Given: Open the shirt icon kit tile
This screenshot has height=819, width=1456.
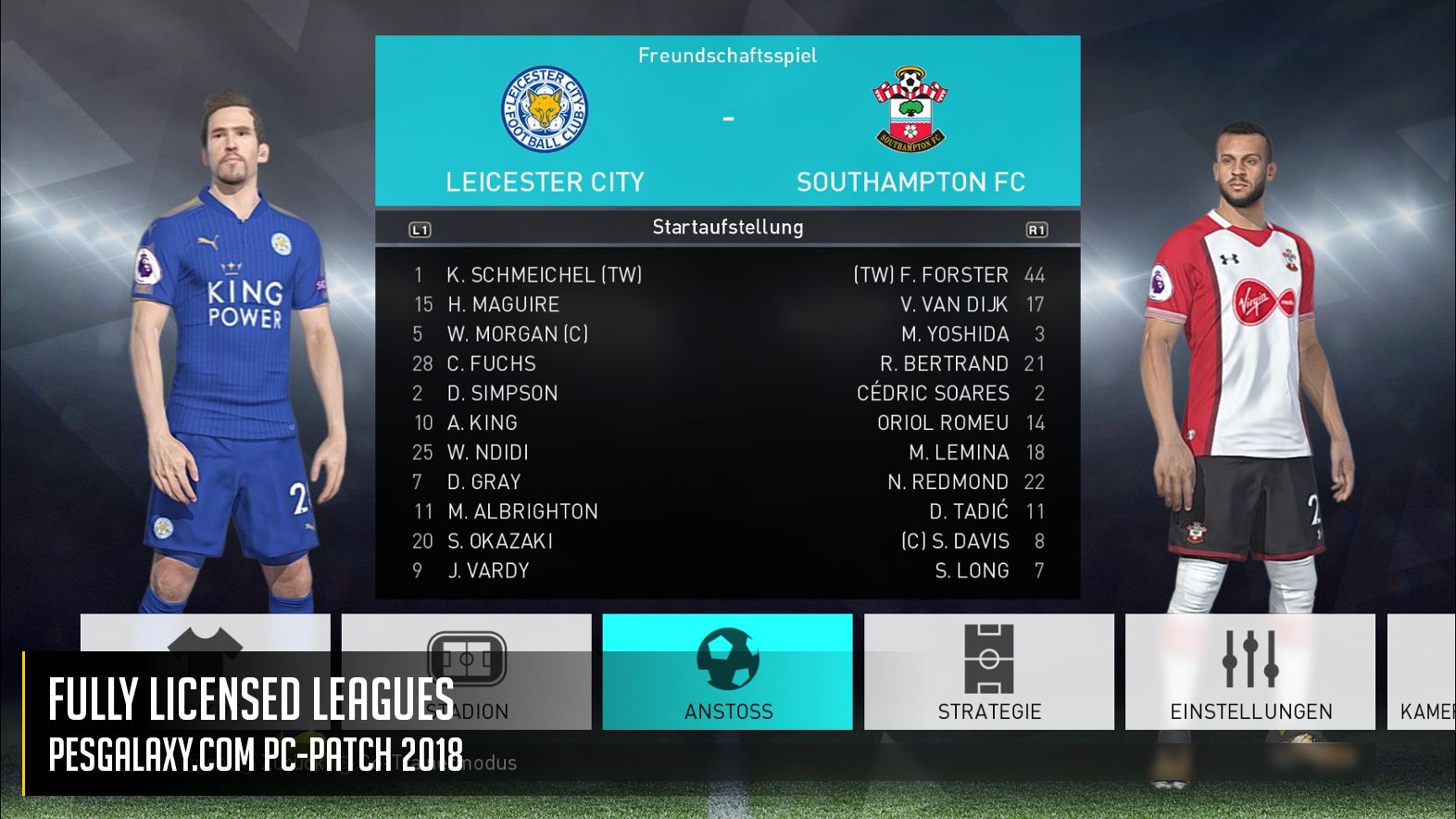Looking at the screenshot, I should (x=205, y=636).
